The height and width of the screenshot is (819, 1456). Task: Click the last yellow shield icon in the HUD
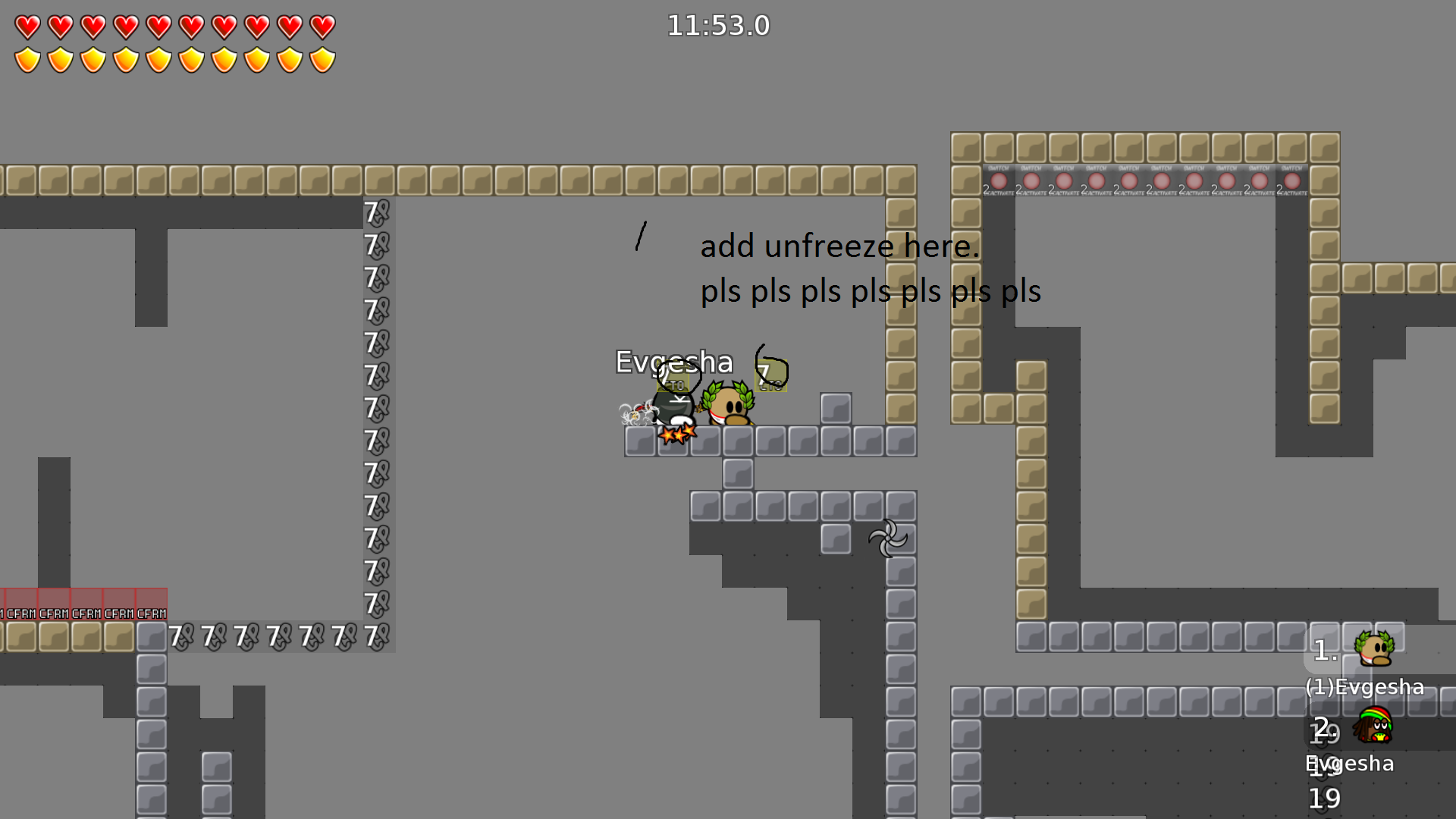pos(324,58)
